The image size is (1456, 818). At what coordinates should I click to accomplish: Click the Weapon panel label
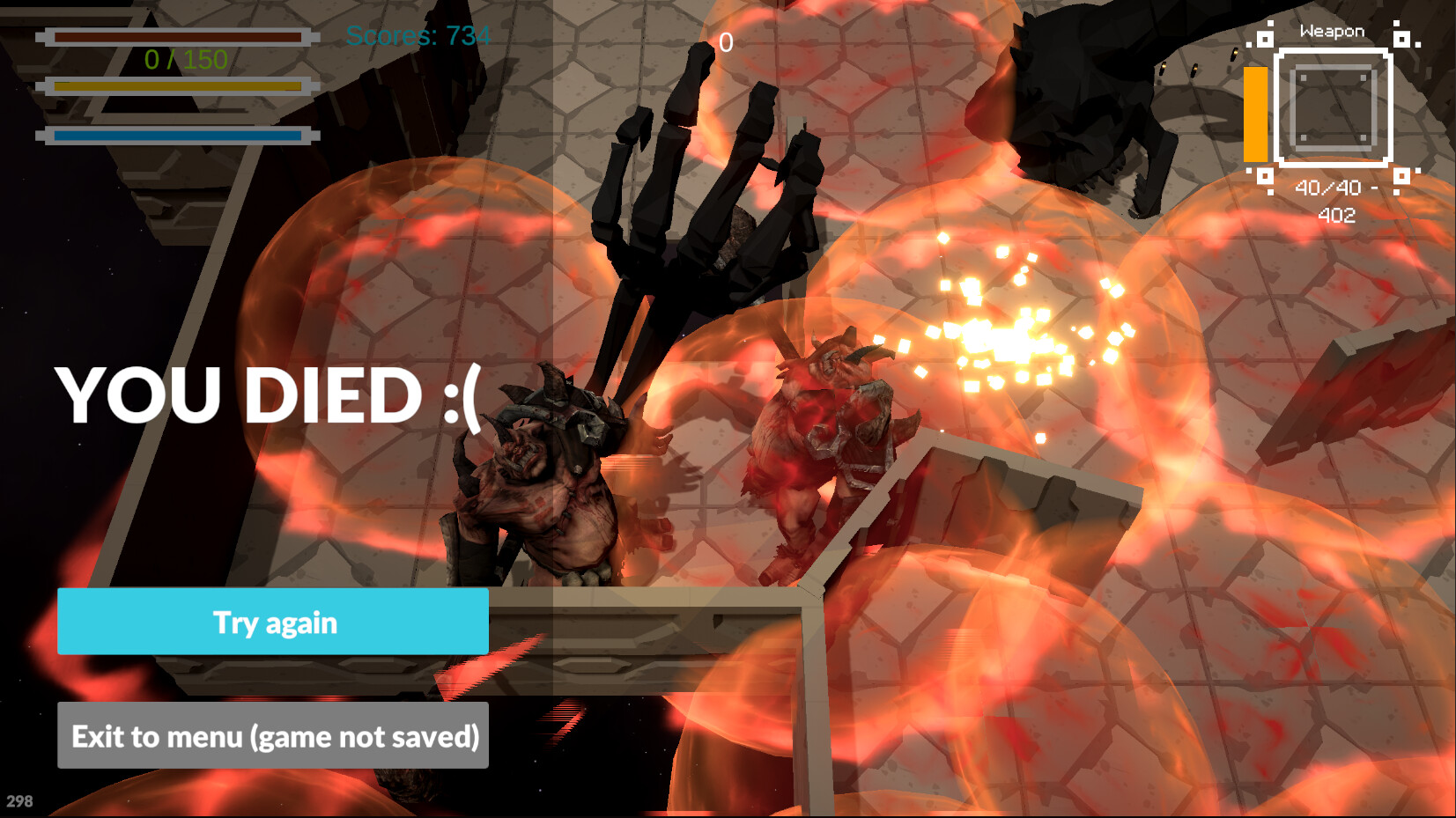tap(1331, 30)
